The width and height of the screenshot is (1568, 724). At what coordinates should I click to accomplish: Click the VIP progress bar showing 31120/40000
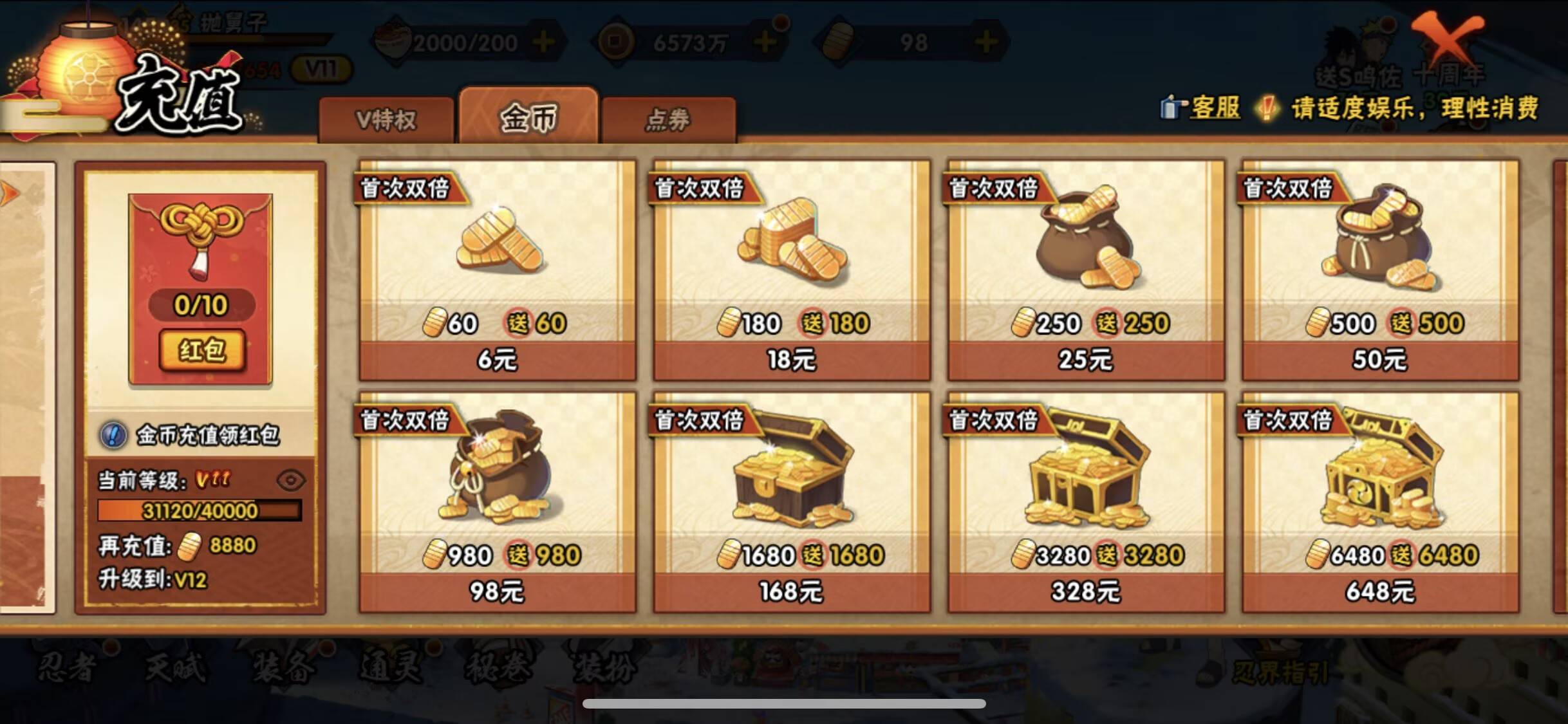[x=196, y=512]
